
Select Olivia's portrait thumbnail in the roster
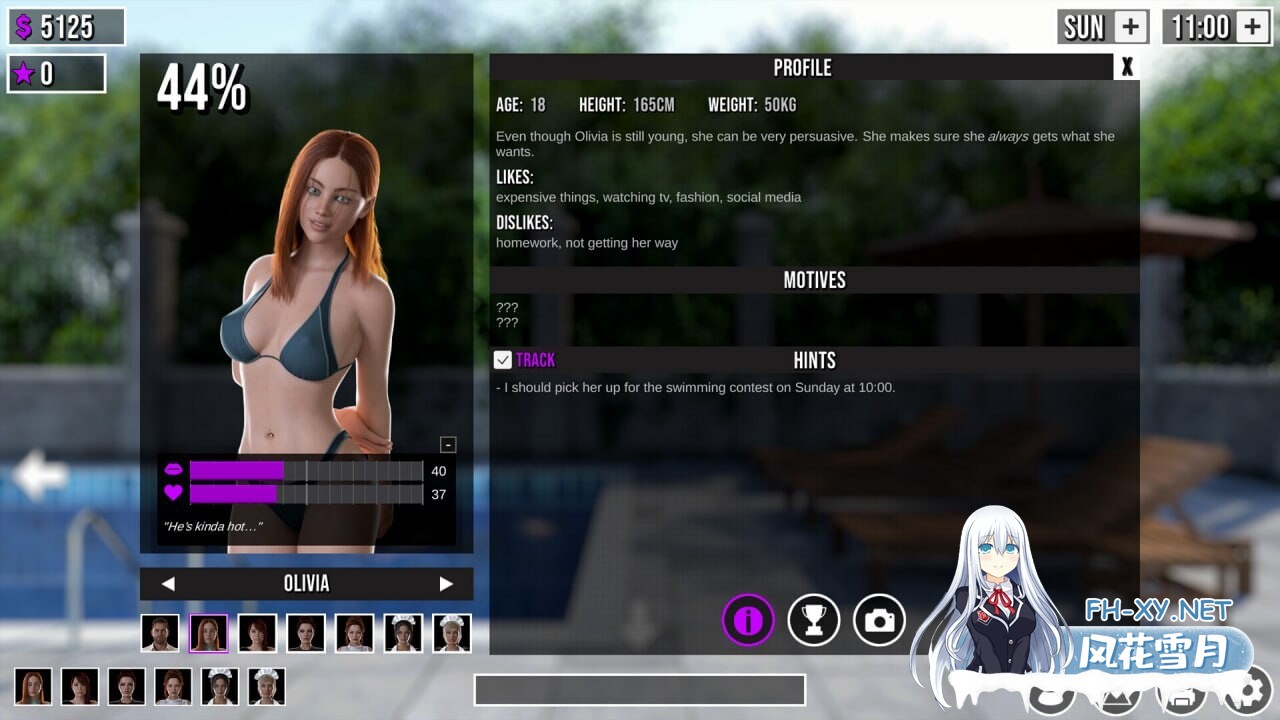[x=208, y=632]
